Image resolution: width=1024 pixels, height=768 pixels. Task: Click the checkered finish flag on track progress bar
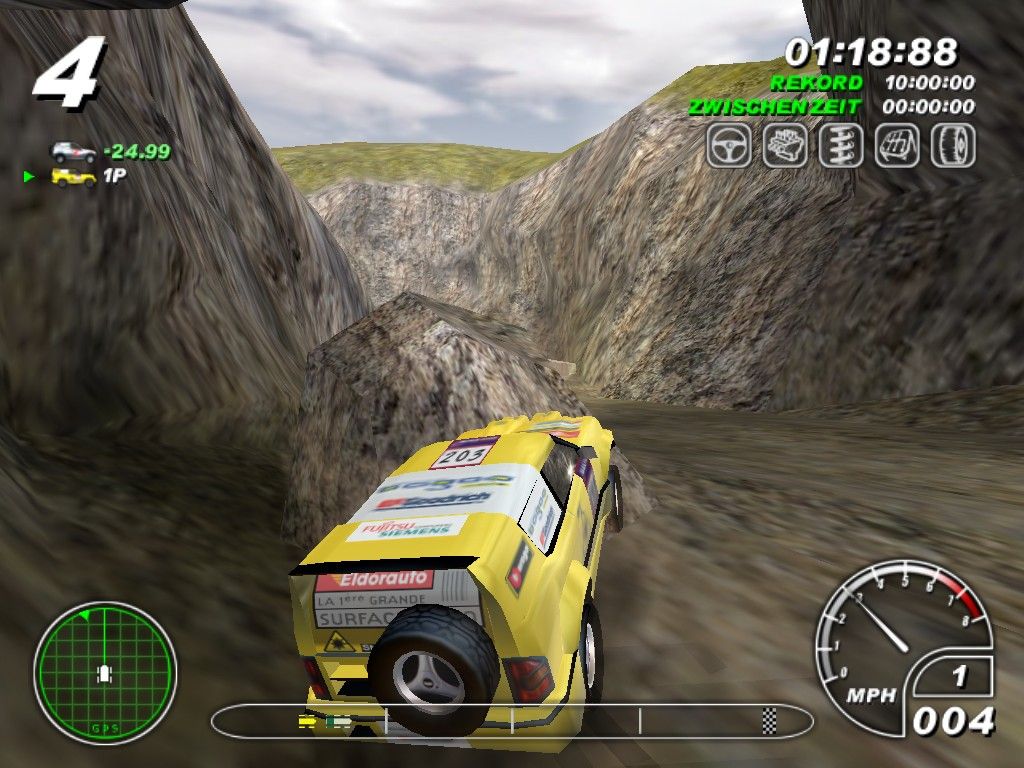[x=769, y=718]
